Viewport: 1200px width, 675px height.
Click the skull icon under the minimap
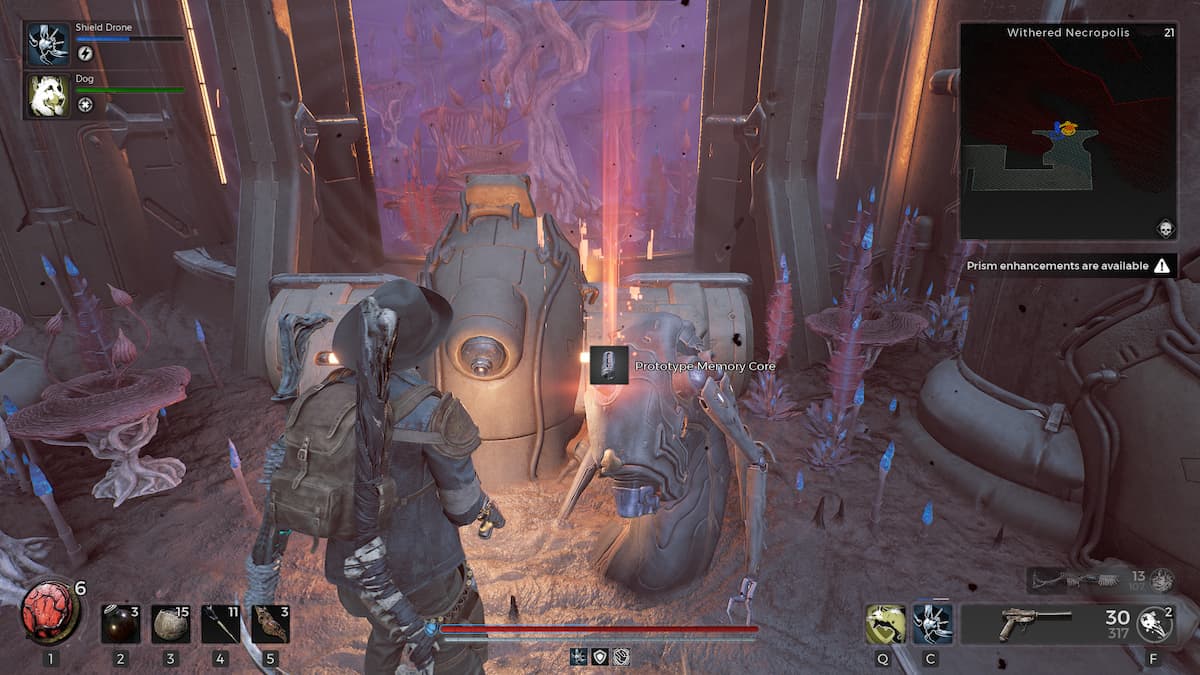point(1165,231)
